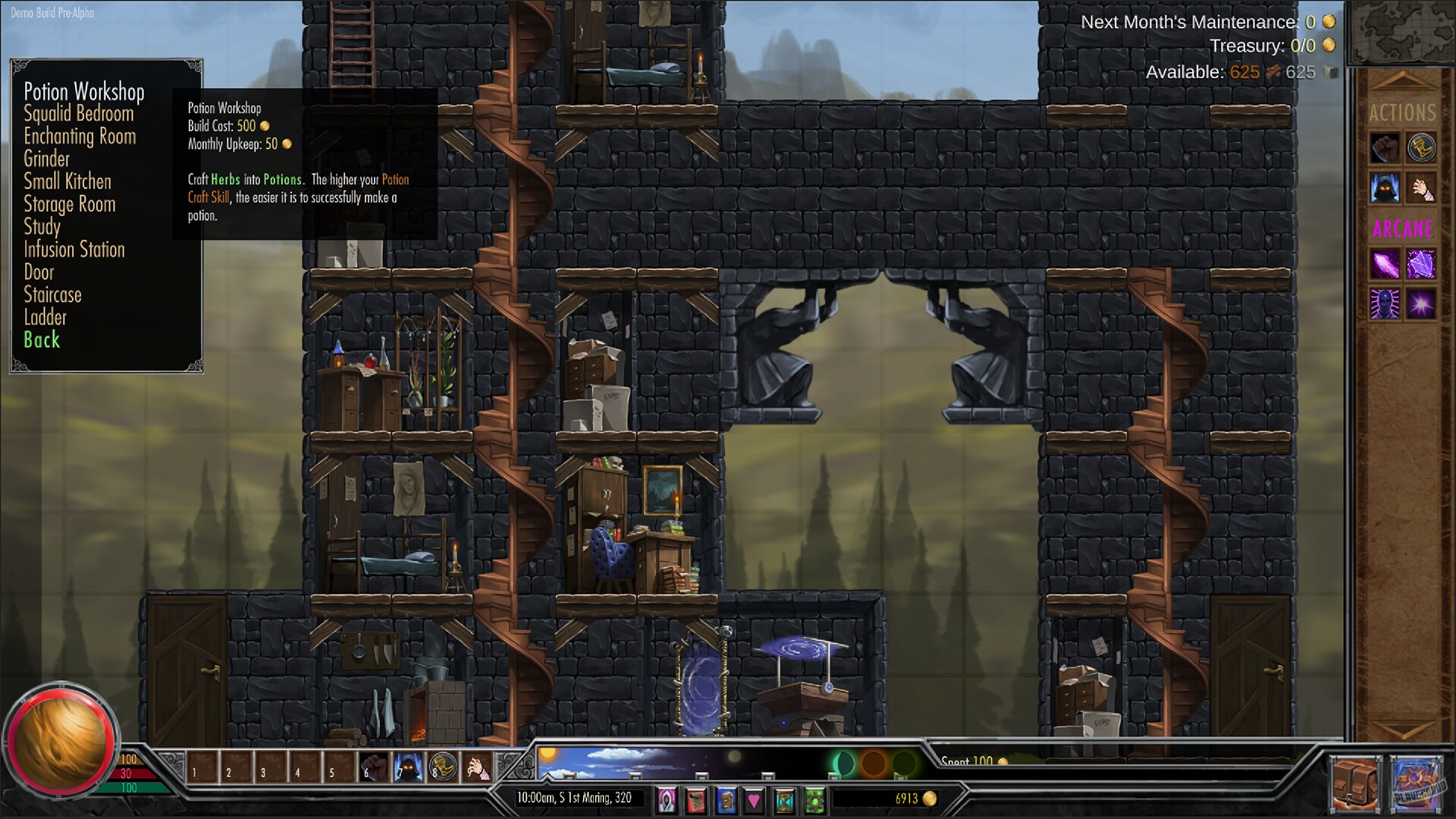The image size is (1456, 819).
Task: Select the purple comet Arcane spell
Action: coord(1383,265)
